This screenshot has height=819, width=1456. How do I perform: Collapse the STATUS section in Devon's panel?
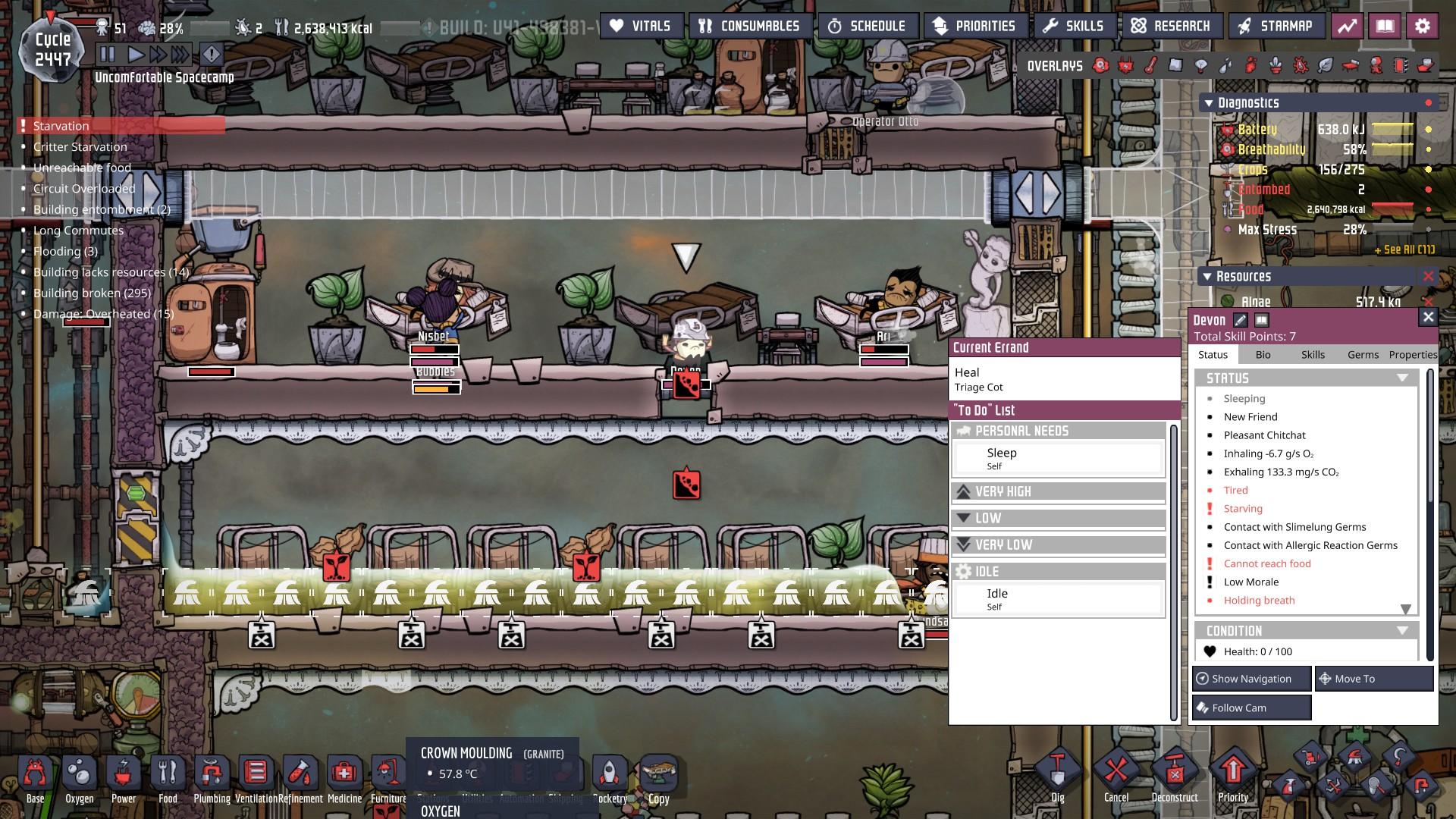(x=1401, y=377)
